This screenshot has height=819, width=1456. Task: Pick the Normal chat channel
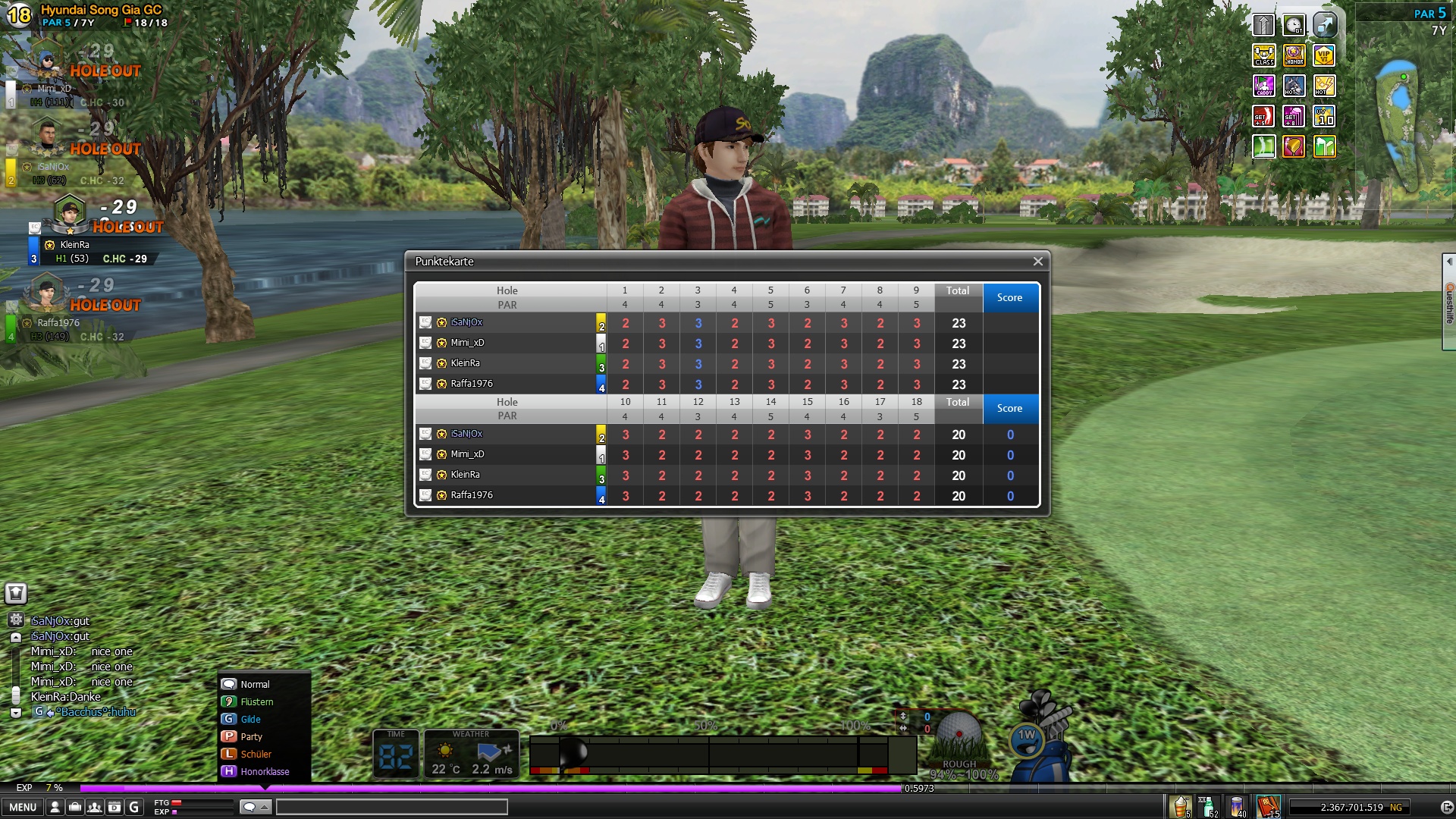tap(255, 685)
